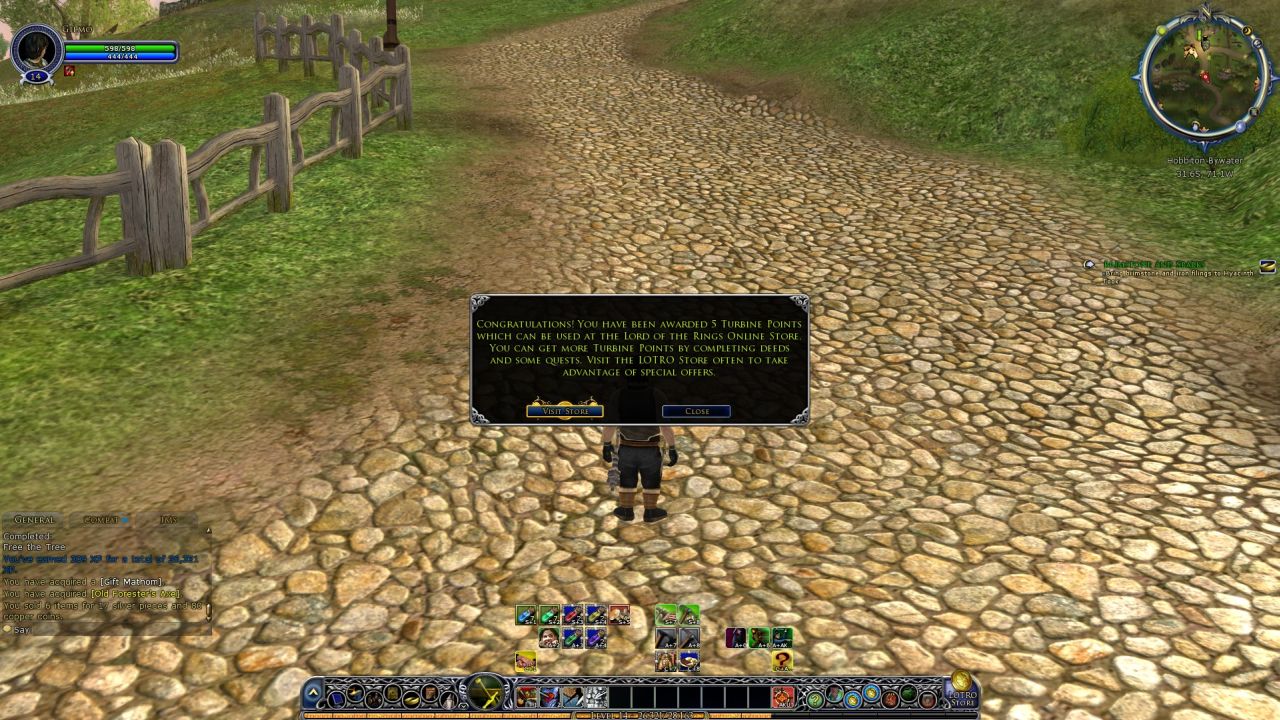This screenshot has width=1280, height=720.
Task: Select the General chat tab
Action: (x=34, y=520)
